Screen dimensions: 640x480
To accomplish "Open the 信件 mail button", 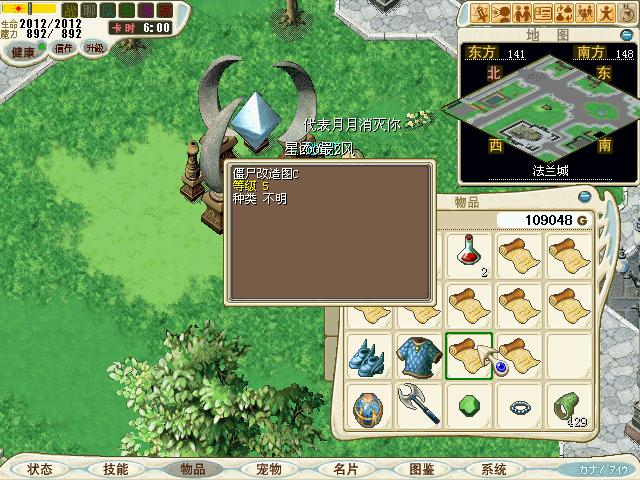I will [63, 48].
